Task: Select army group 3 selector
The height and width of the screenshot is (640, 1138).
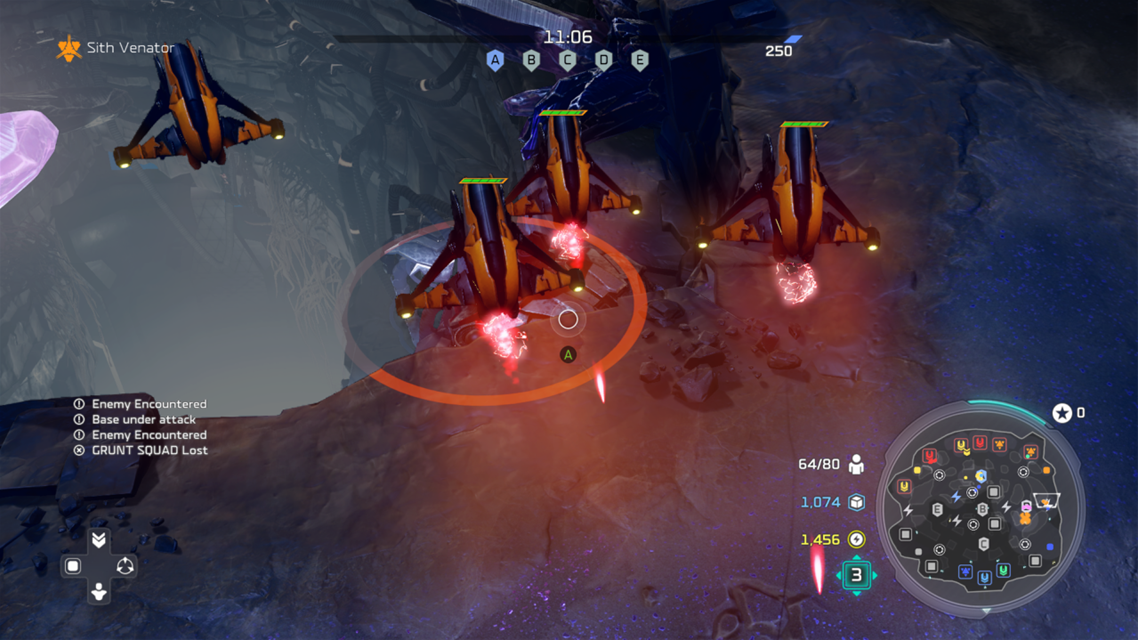Action: (x=856, y=575)
